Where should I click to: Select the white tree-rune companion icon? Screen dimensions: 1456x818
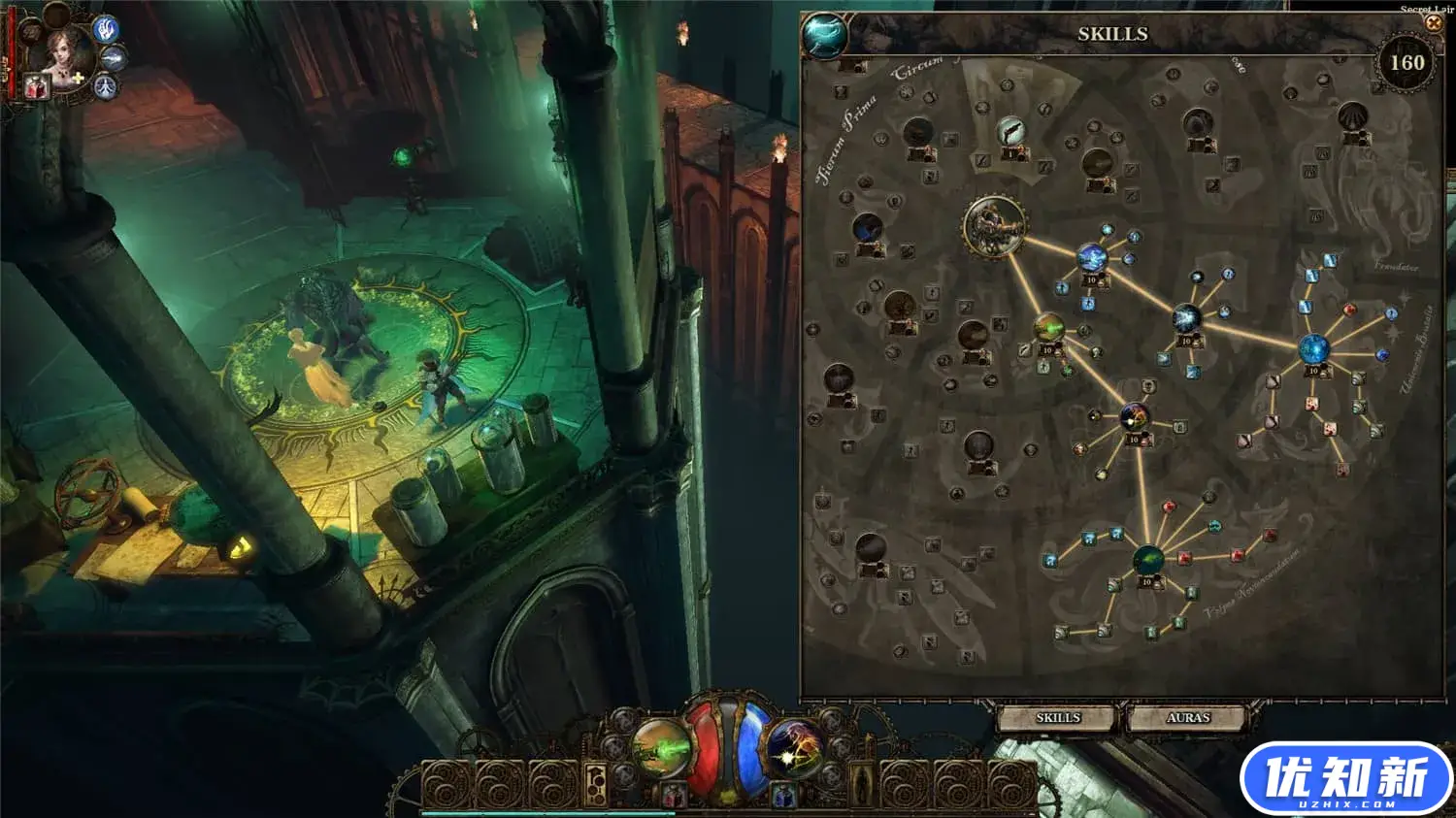pos(105,88)
